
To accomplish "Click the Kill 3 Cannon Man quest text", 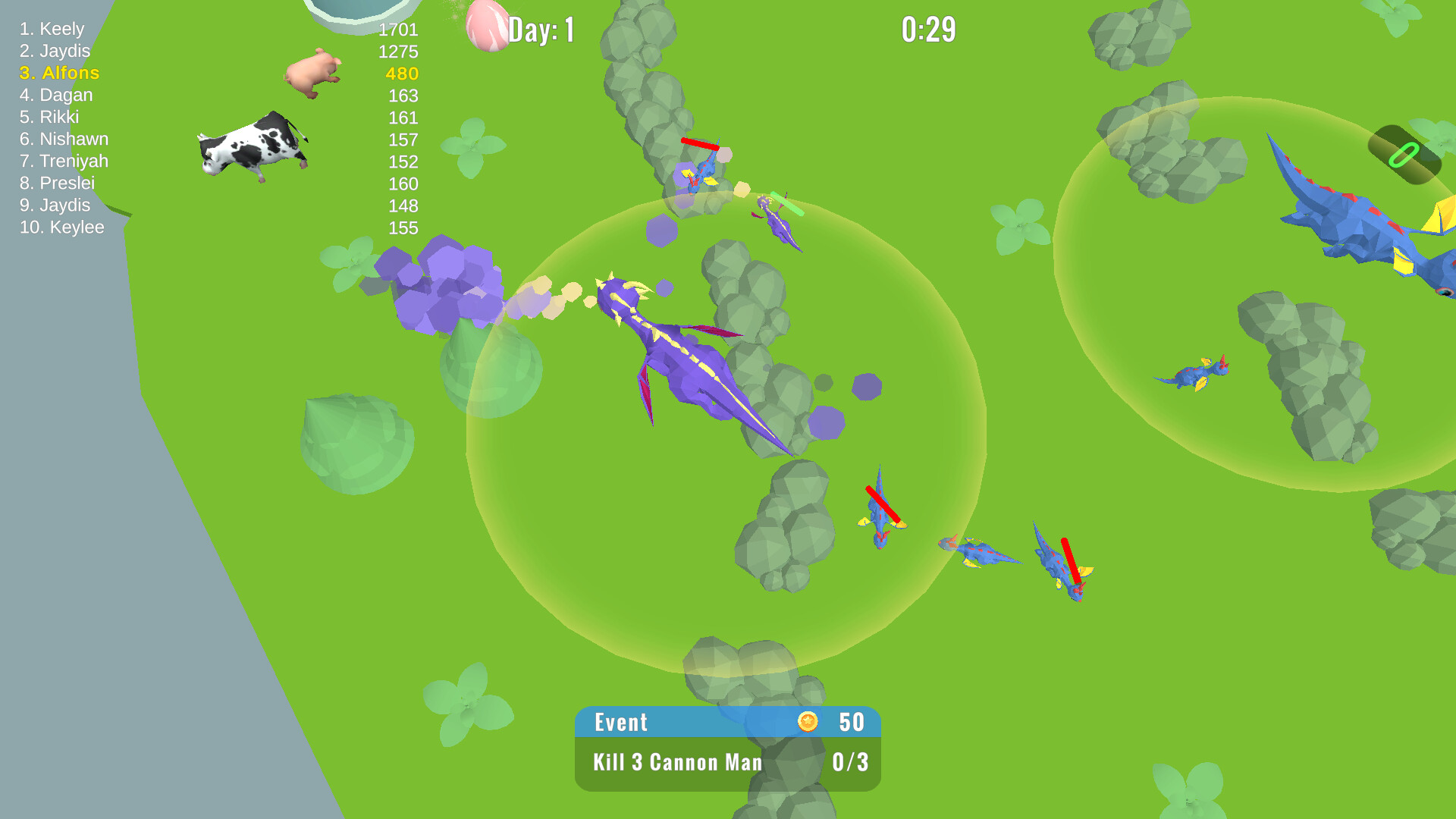I will (x=679, y=762).
